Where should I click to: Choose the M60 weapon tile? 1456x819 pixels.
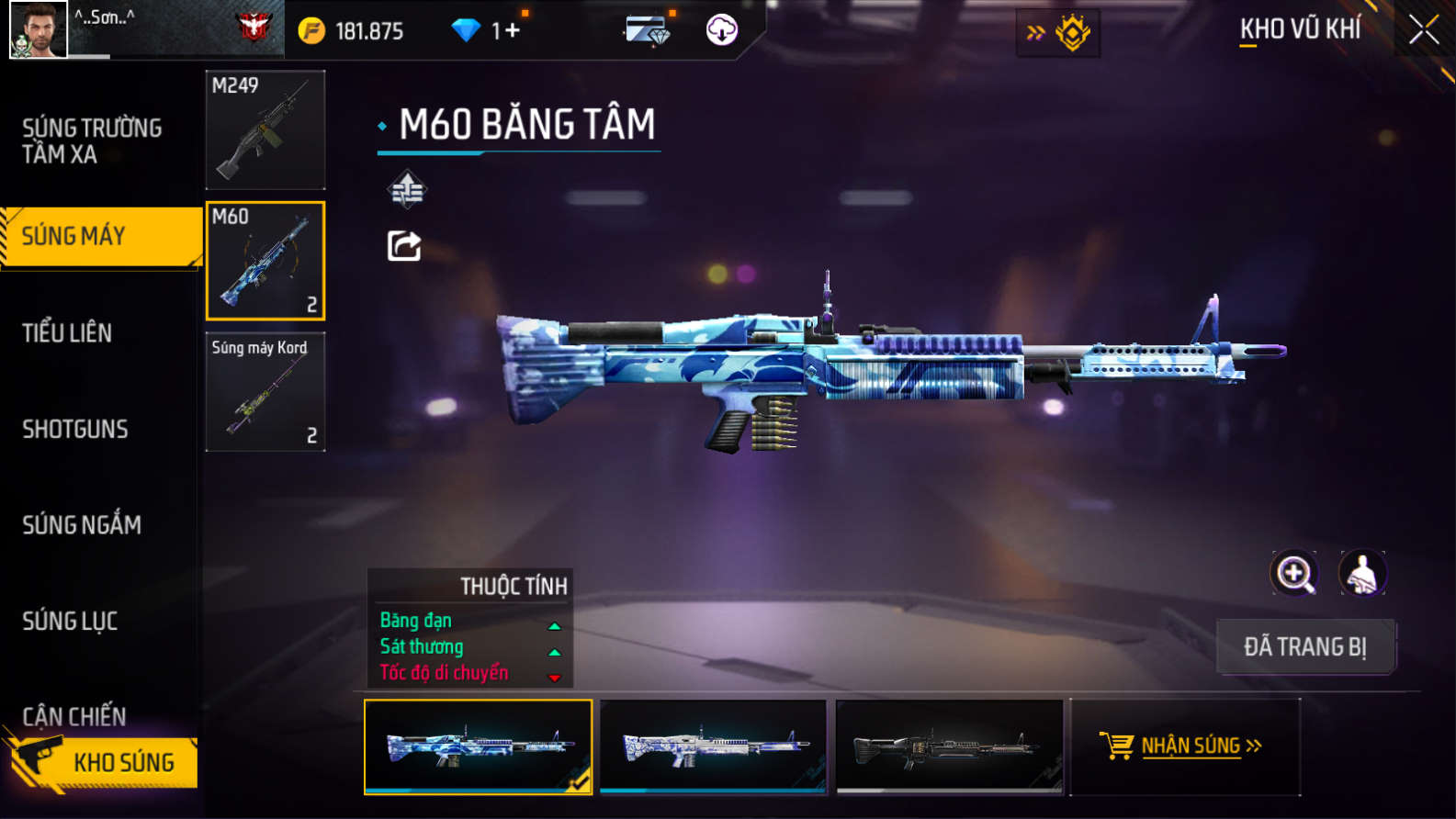click(265, 261)
